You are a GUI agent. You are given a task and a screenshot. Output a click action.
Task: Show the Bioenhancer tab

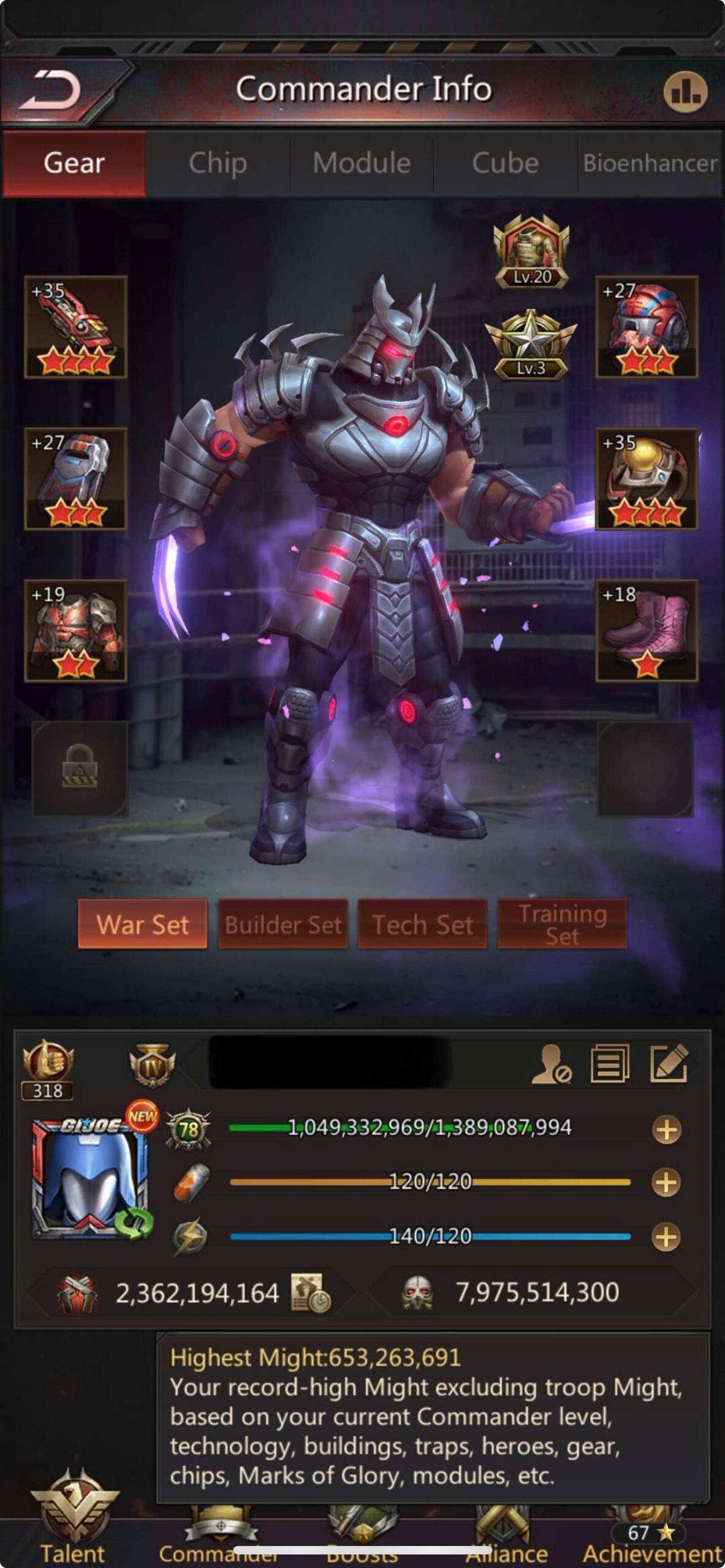[x=650, y=164]
